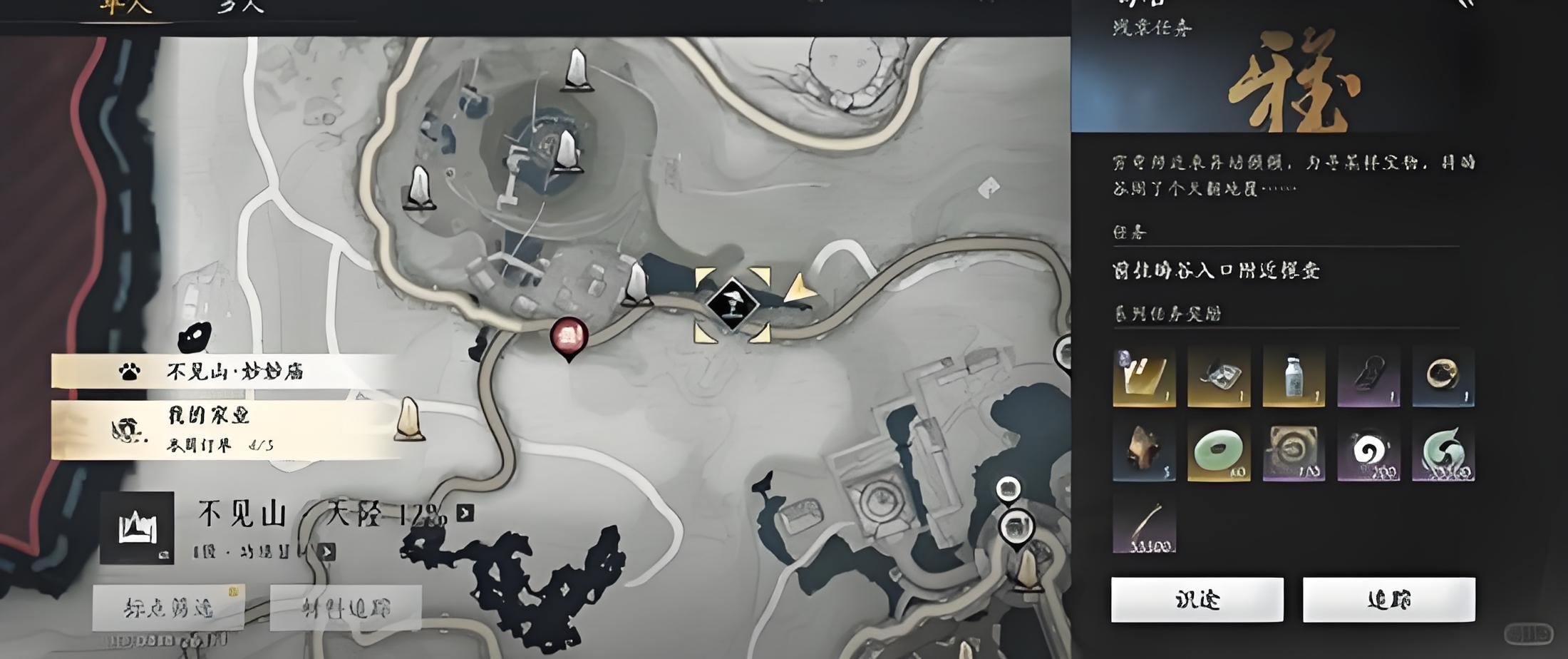
Task: Open the 不见山 region mountain icon
Action: 137,528
